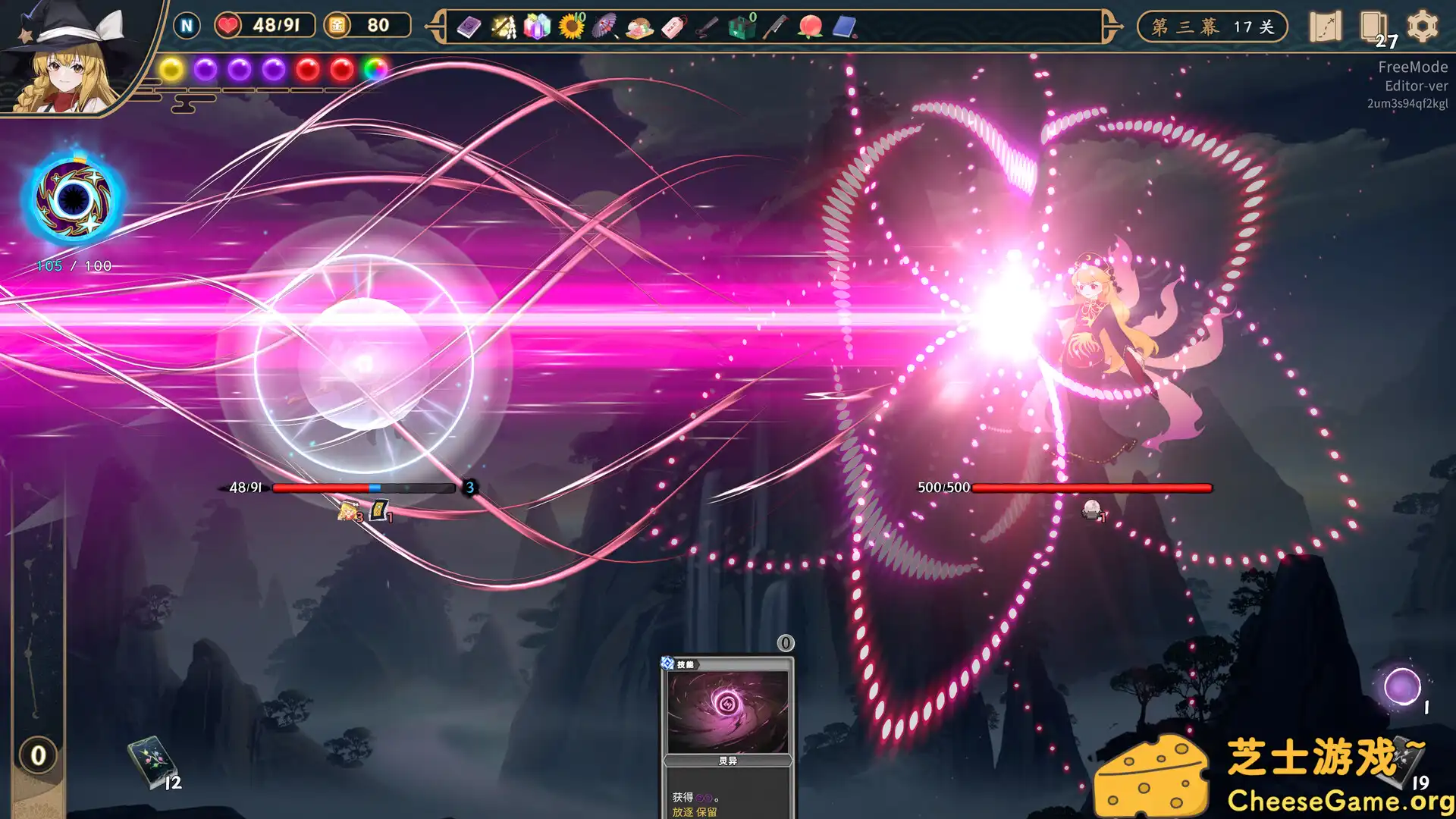This screenshot has width=1456, height=819.
Task: Click the blue eye orb ultimate skill
Action: (x=73, y=199)
